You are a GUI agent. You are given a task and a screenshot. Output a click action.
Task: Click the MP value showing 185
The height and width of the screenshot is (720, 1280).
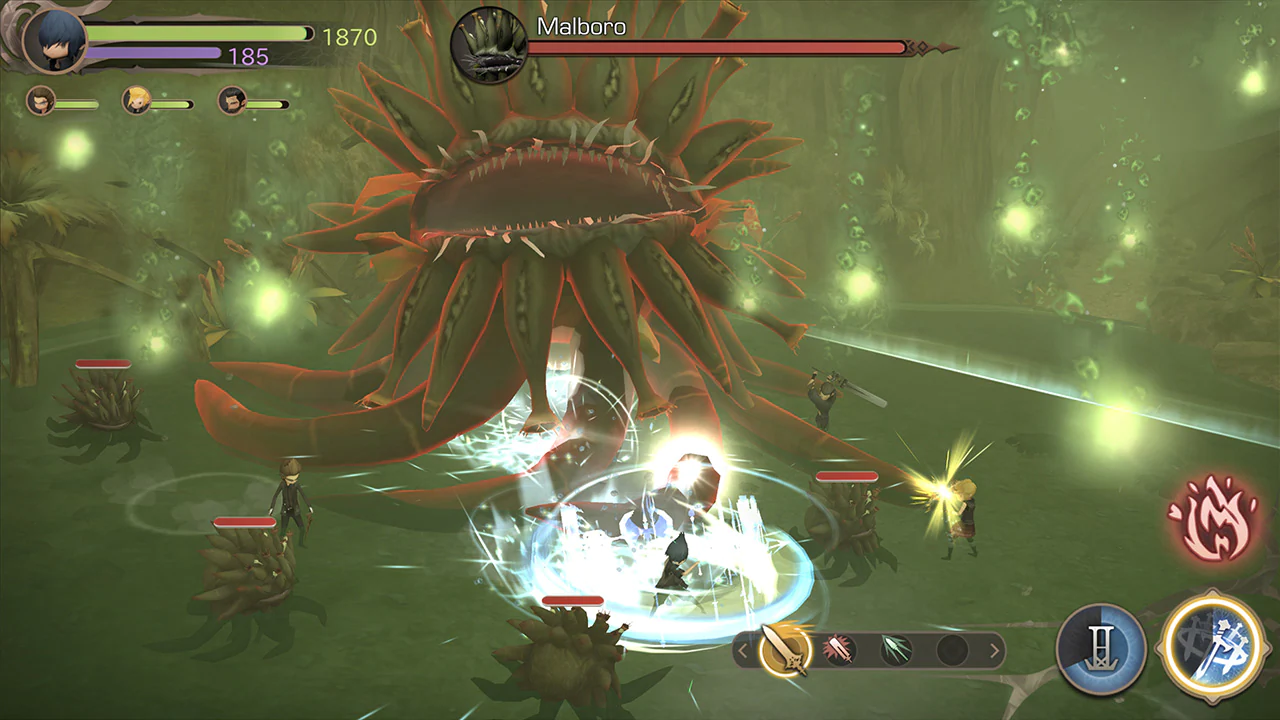tap(248, 57)
